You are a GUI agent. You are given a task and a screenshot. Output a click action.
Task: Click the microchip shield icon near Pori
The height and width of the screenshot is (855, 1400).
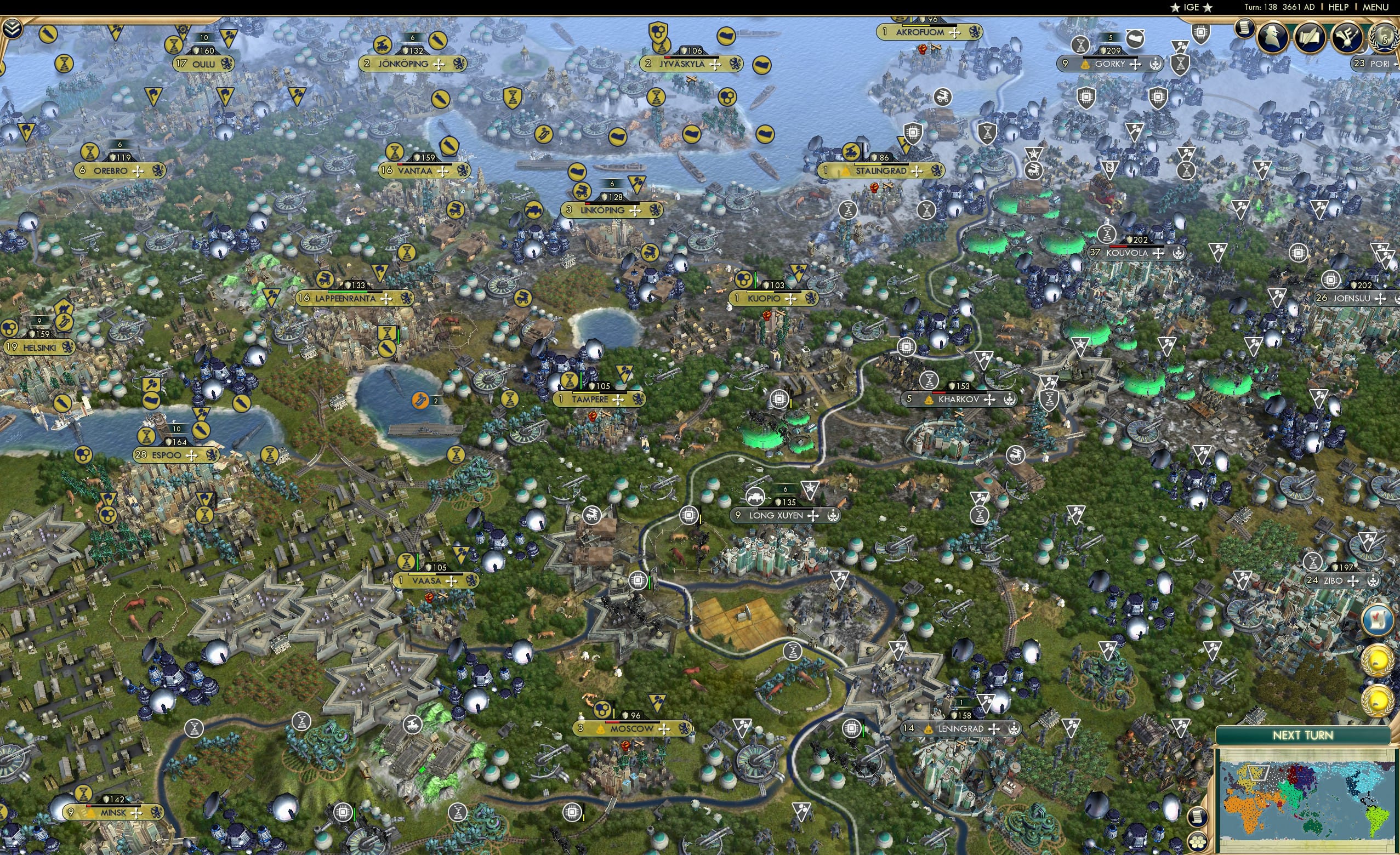pos(1201,32)
